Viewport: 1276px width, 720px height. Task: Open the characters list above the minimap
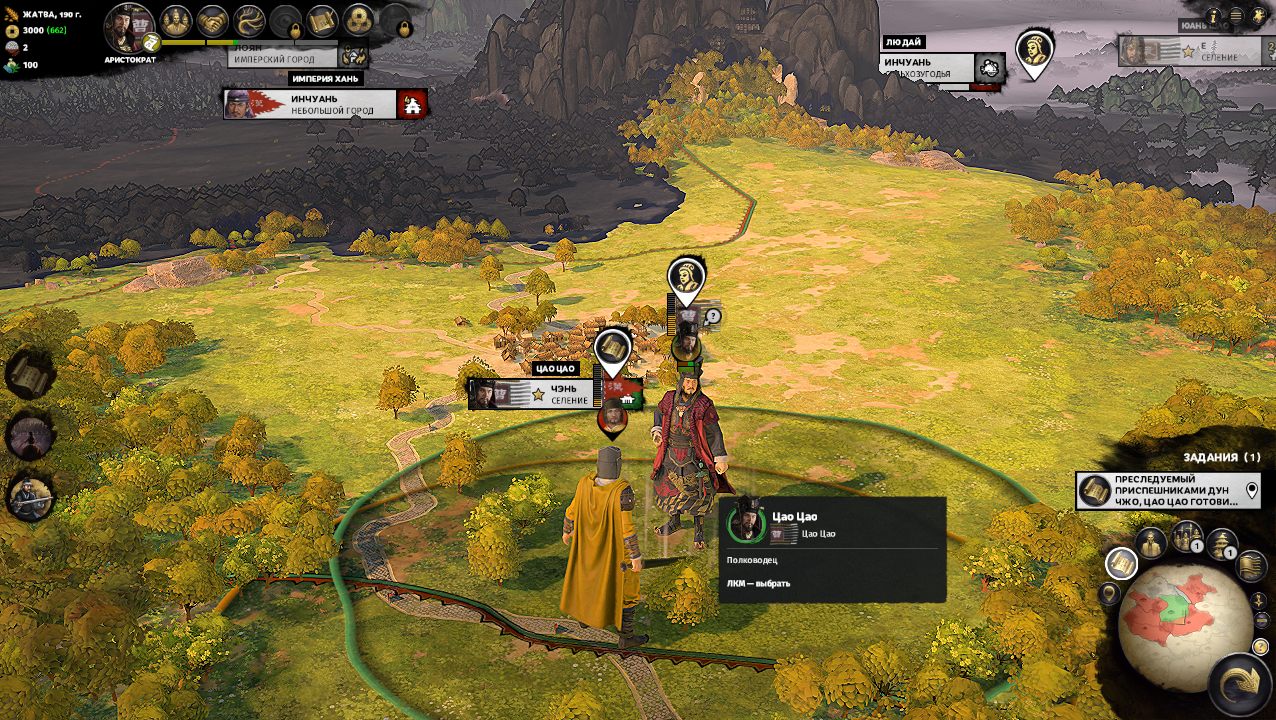click(1151, 543)
